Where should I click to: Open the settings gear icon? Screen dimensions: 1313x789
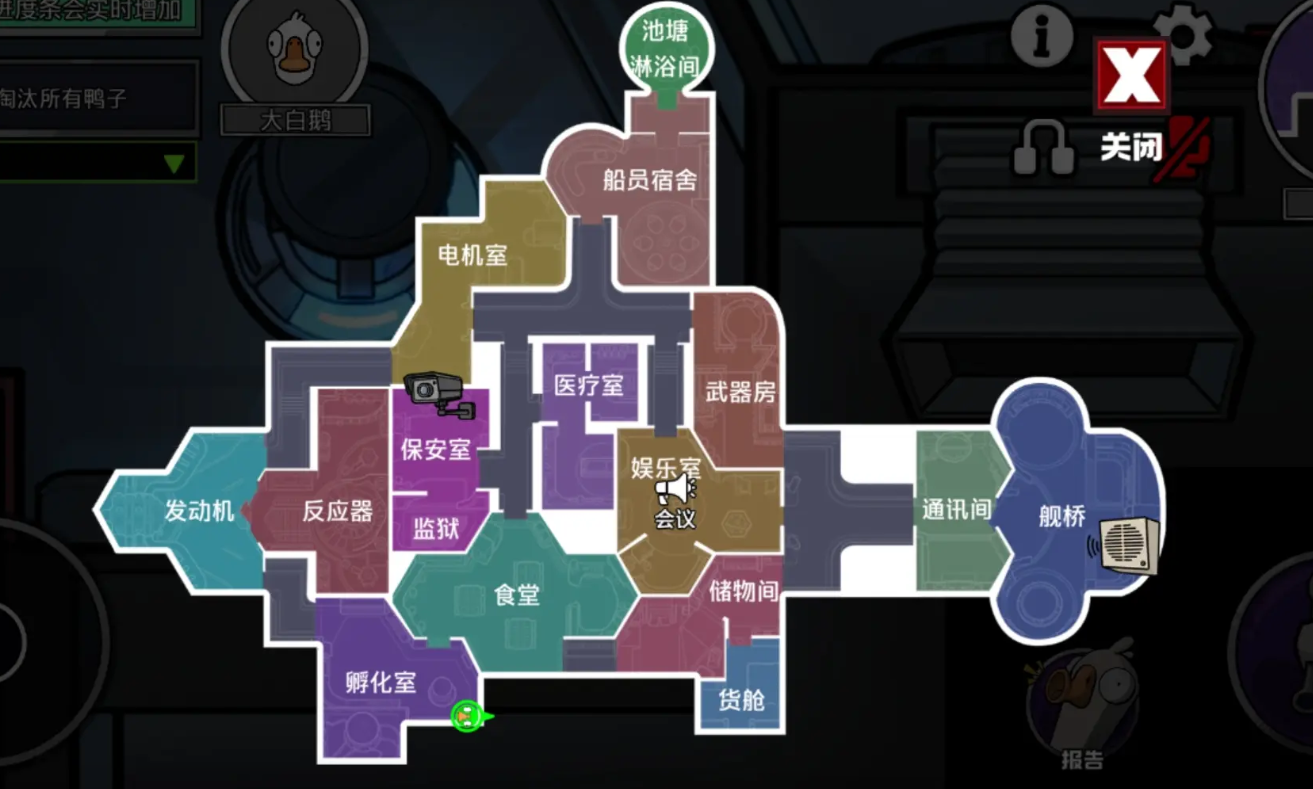(x=1185, y=34)
